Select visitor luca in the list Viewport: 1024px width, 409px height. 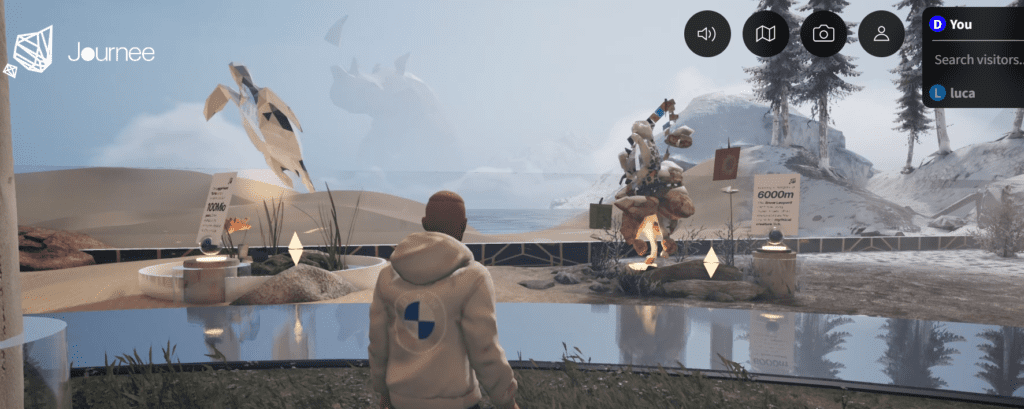pos(962,93)
